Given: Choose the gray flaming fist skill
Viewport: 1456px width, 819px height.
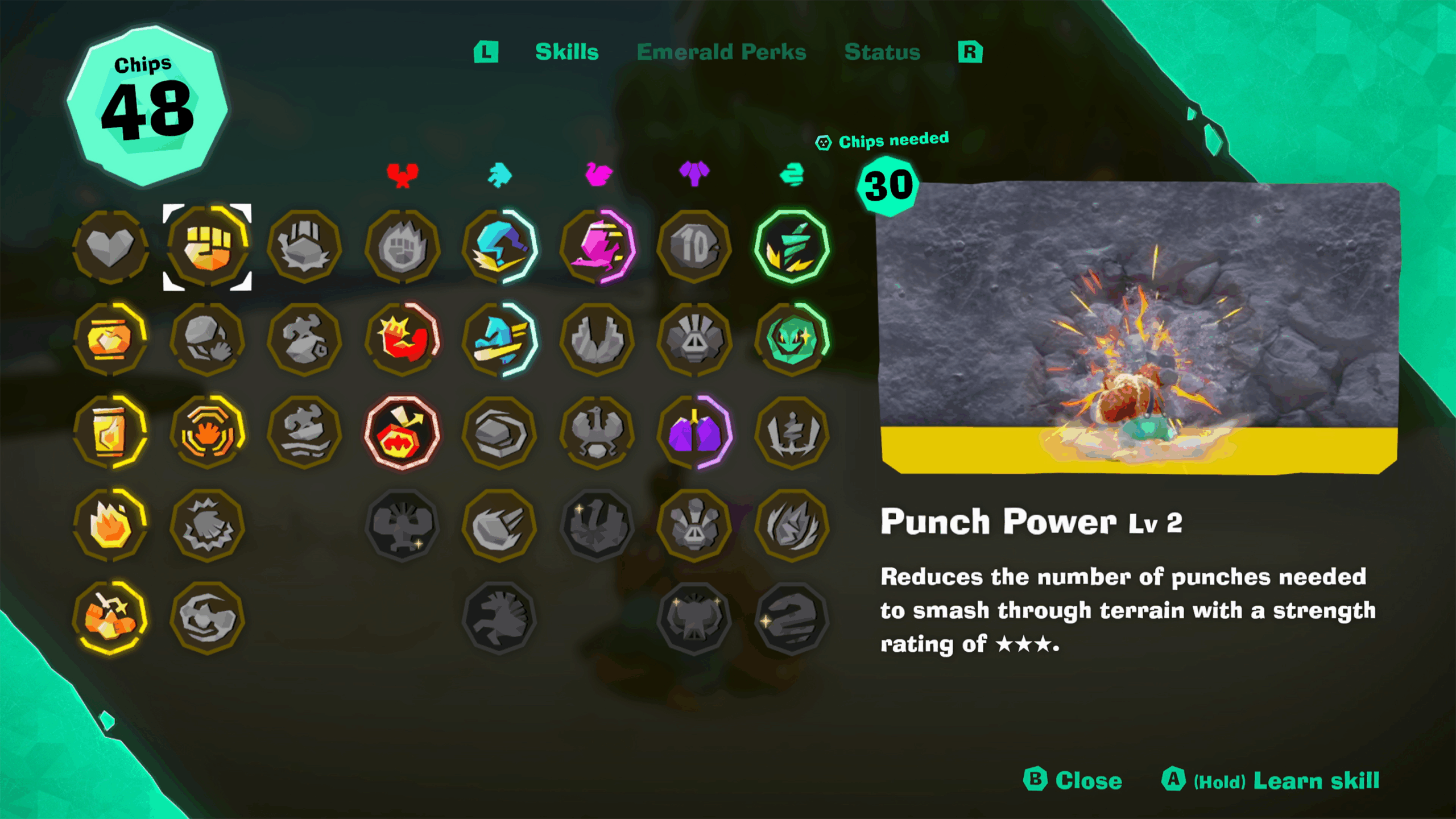Looking at the screenshot, I should coord(402,247).
